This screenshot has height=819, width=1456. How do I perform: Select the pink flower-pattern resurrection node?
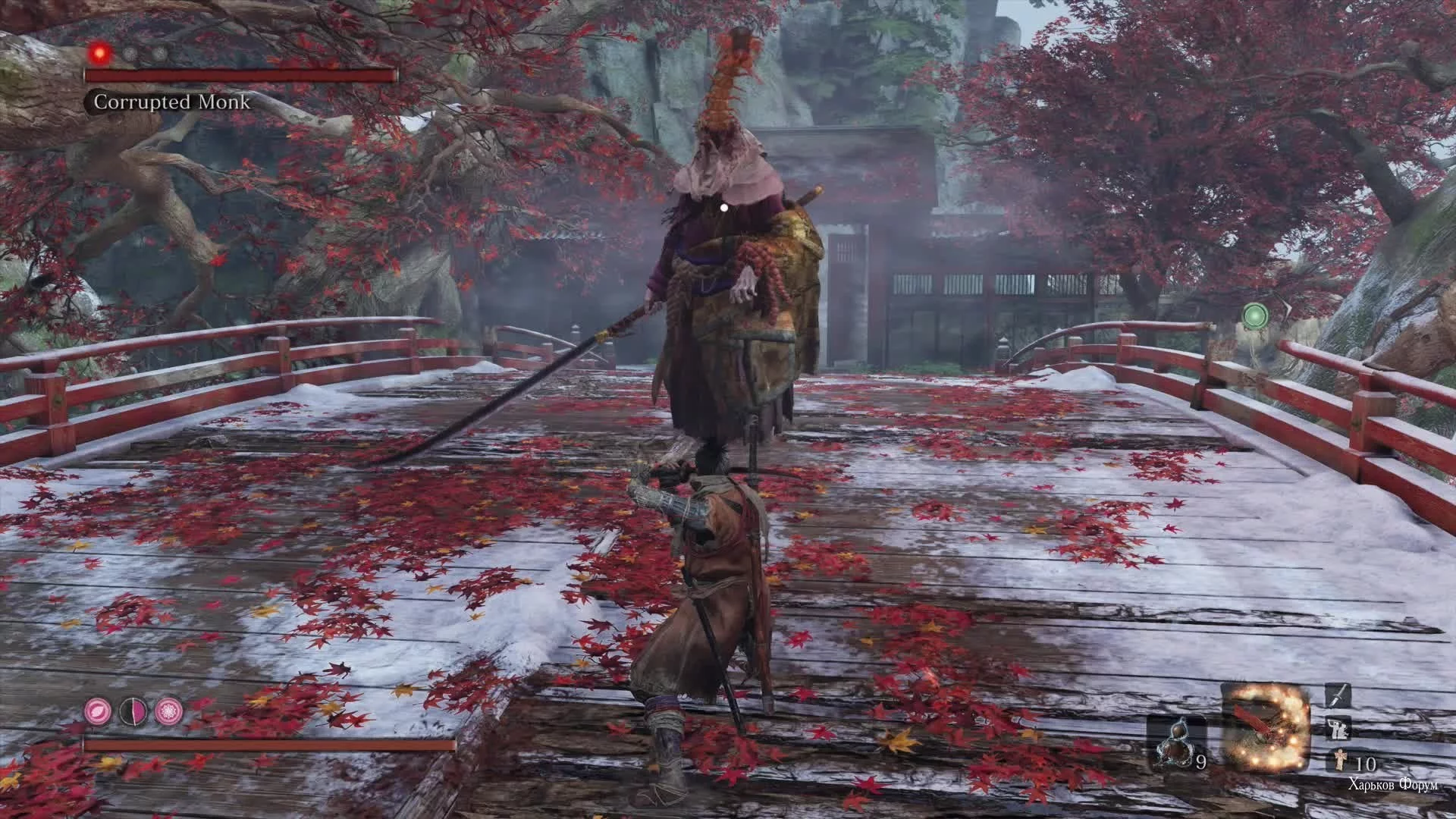167,711
